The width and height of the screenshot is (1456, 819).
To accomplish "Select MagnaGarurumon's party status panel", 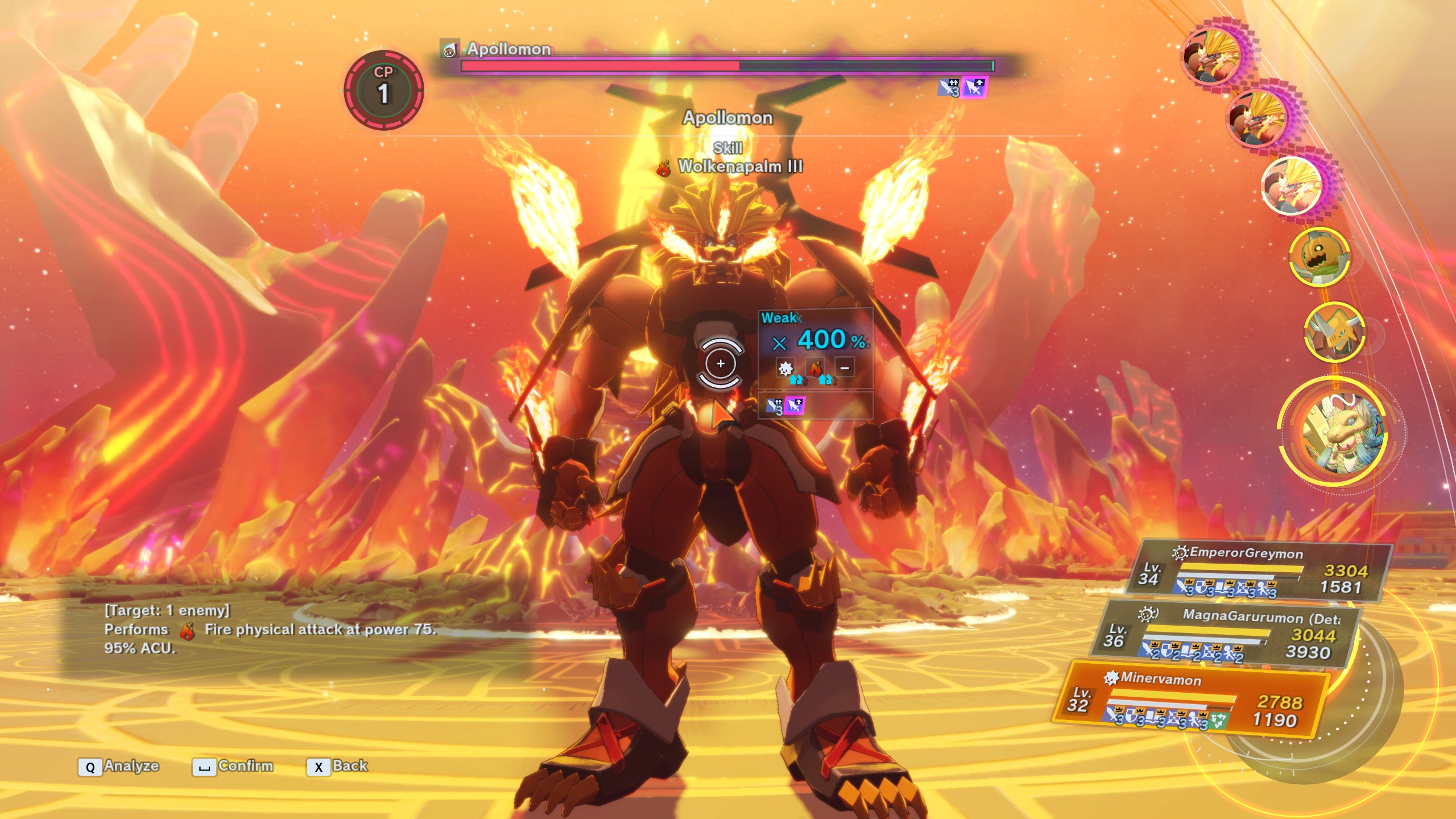I will click(x=1226, y=635).
